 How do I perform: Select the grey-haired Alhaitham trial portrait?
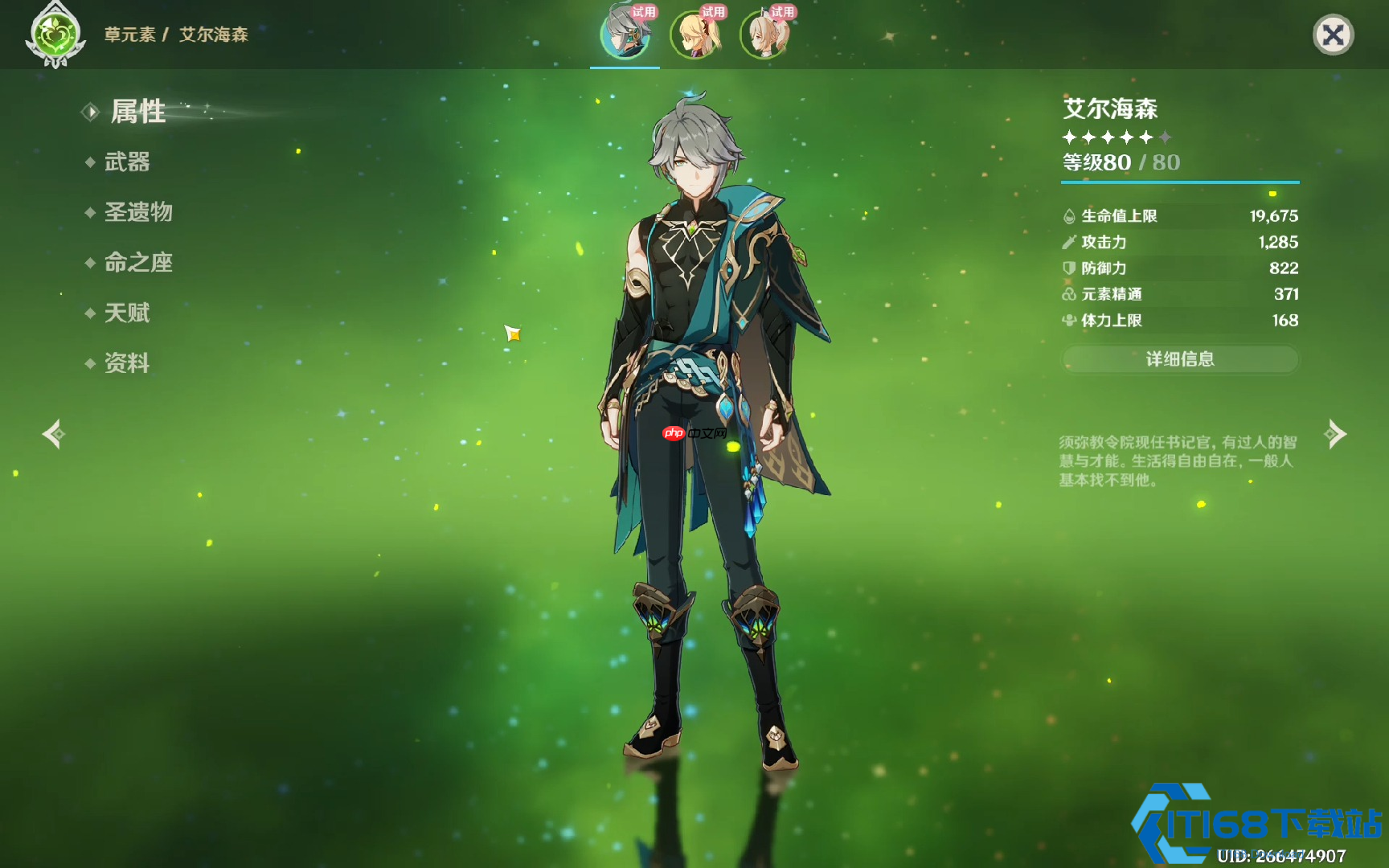(625, 35)
